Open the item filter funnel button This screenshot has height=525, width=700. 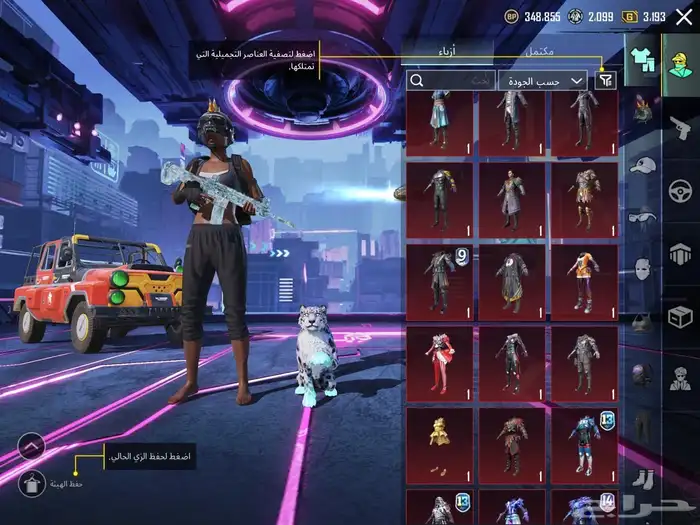604,80
